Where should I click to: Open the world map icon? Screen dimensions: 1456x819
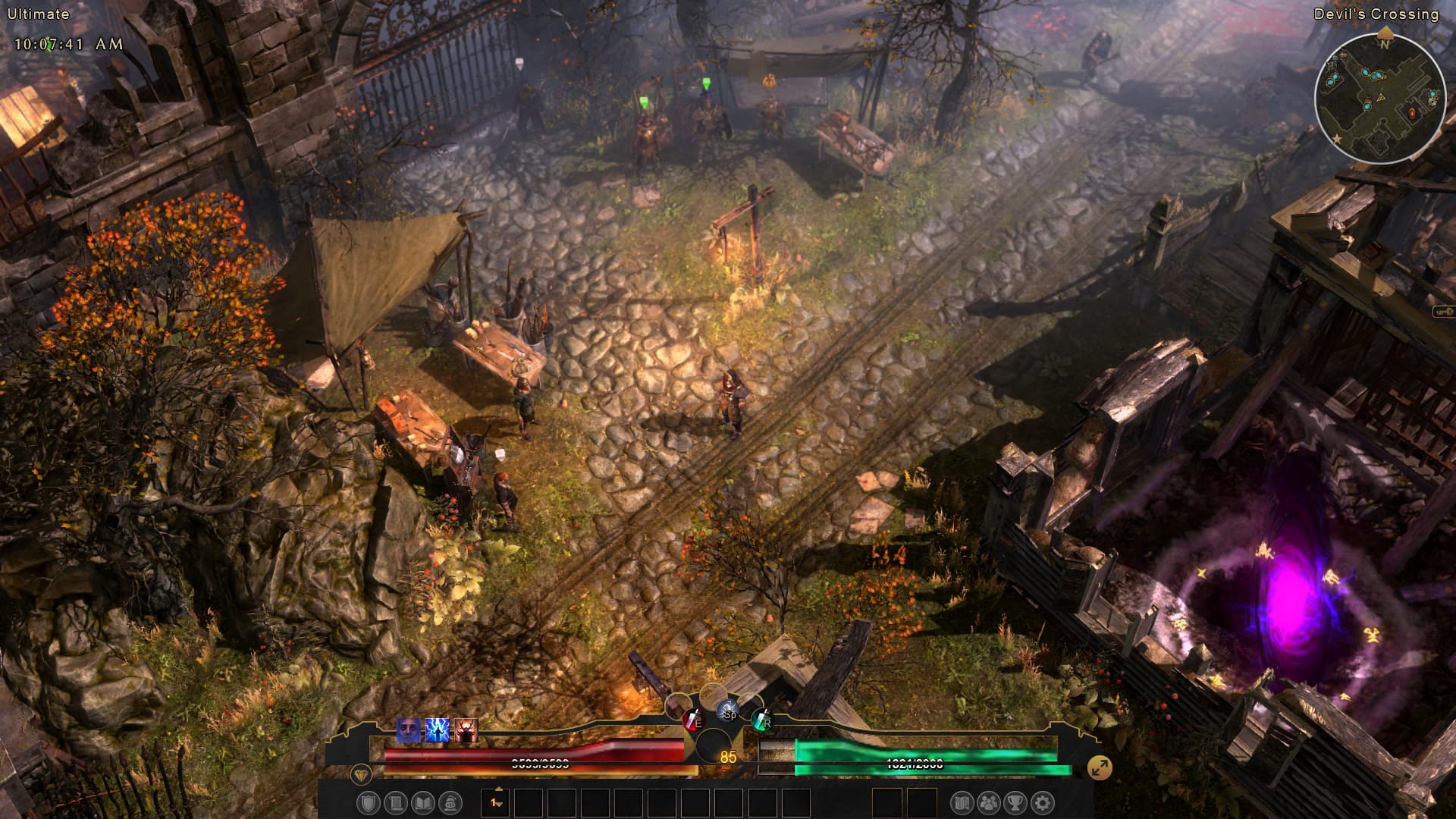pyautogui.click(x=962, y=803)
